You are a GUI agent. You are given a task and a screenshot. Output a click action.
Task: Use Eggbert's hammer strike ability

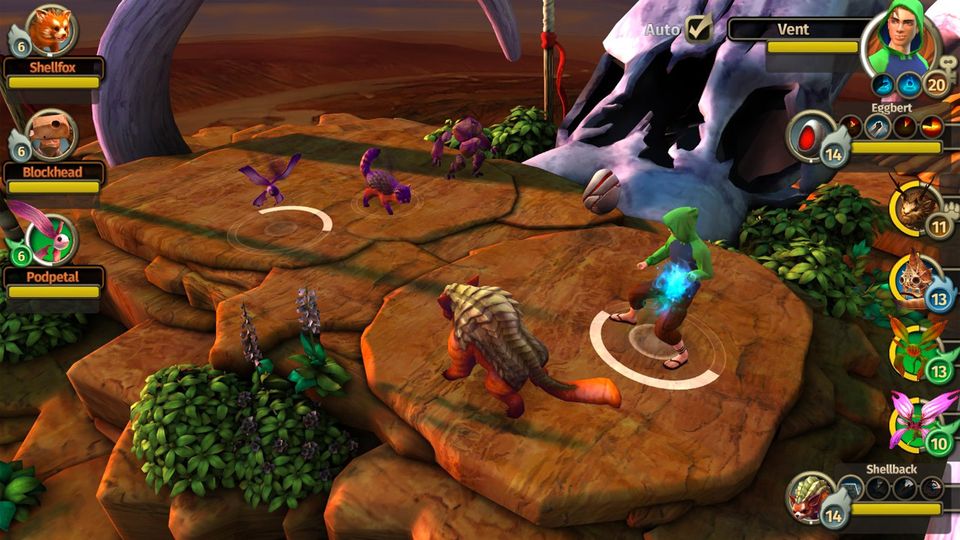click(x=878, y=126)
